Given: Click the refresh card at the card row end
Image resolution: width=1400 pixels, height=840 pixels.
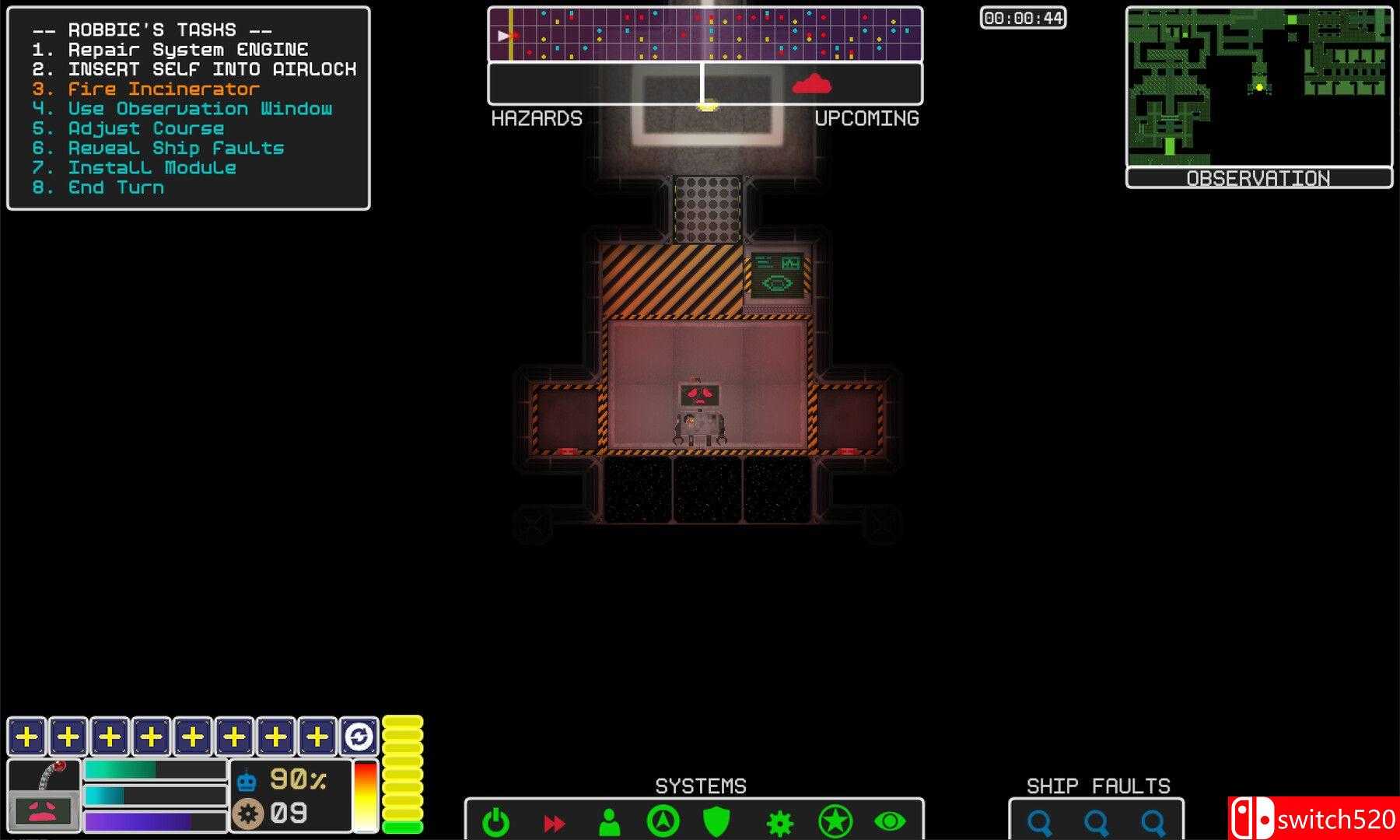Looking at the screenshot, I should [x=359, y=735].
